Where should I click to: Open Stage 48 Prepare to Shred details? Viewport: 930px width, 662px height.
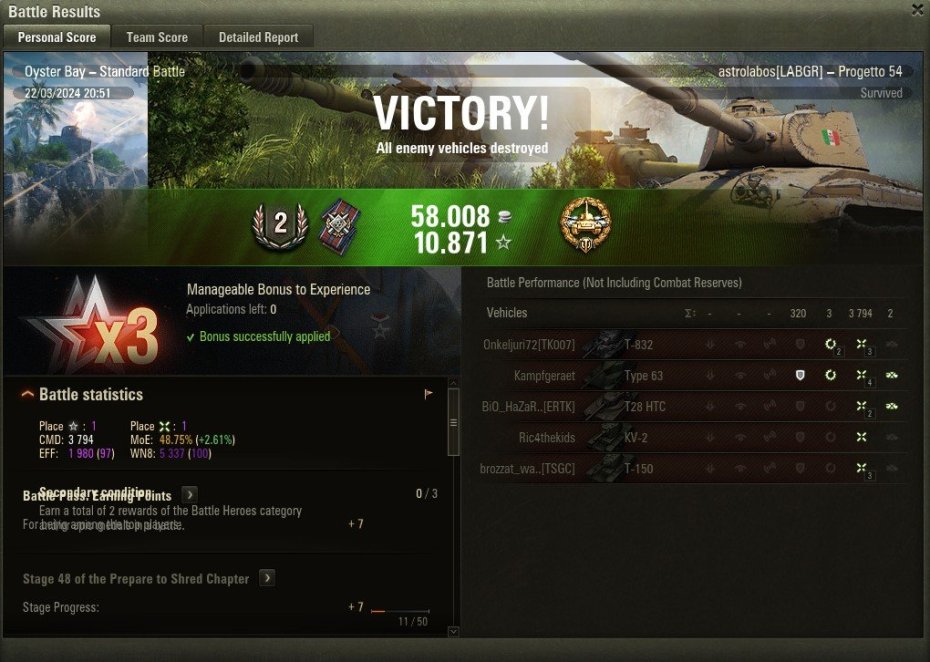(x=267, y=578)
